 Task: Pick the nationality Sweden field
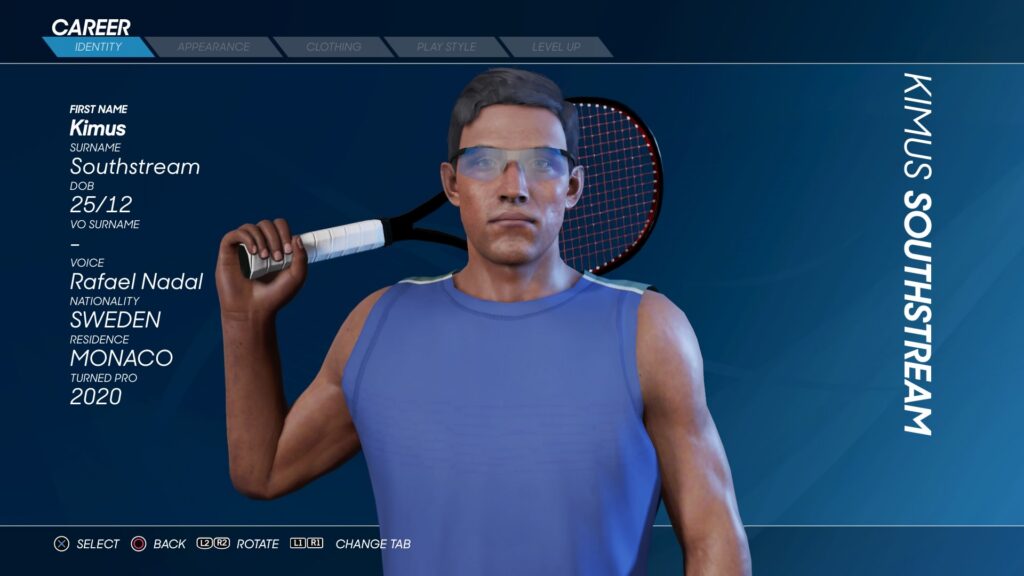pos(115,320)
